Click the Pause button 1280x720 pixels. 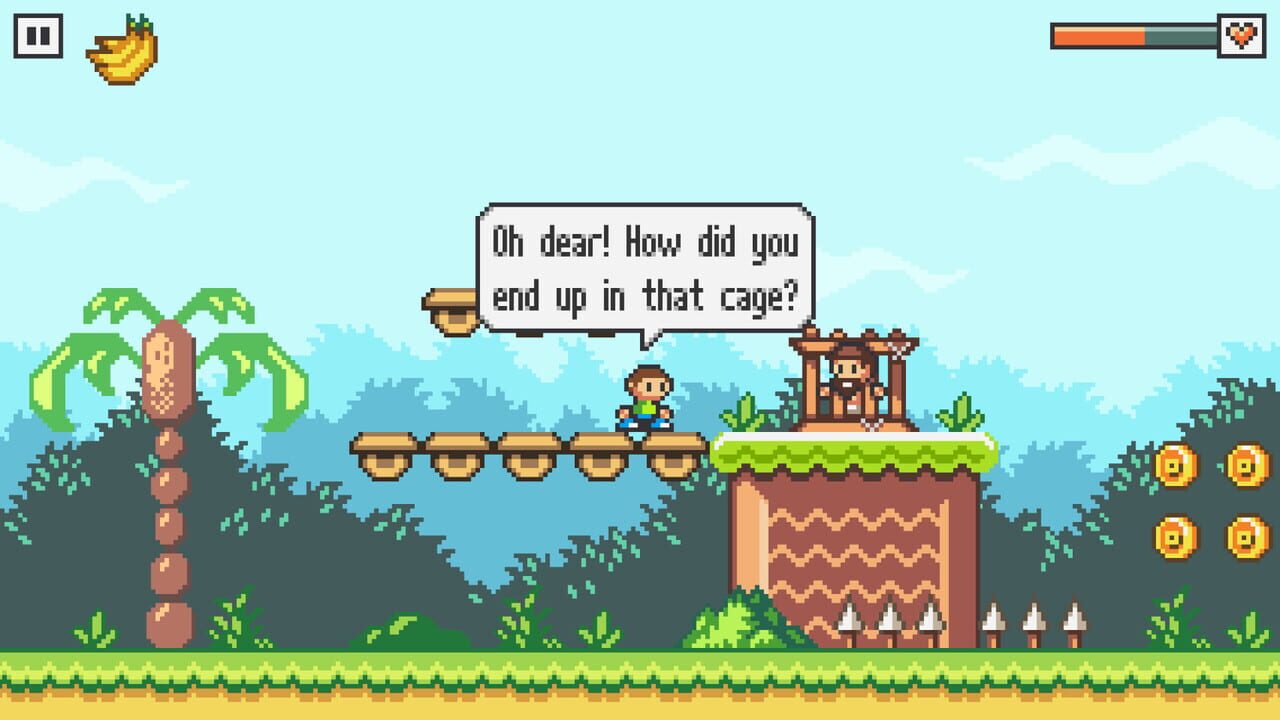(x=37, y=35)
